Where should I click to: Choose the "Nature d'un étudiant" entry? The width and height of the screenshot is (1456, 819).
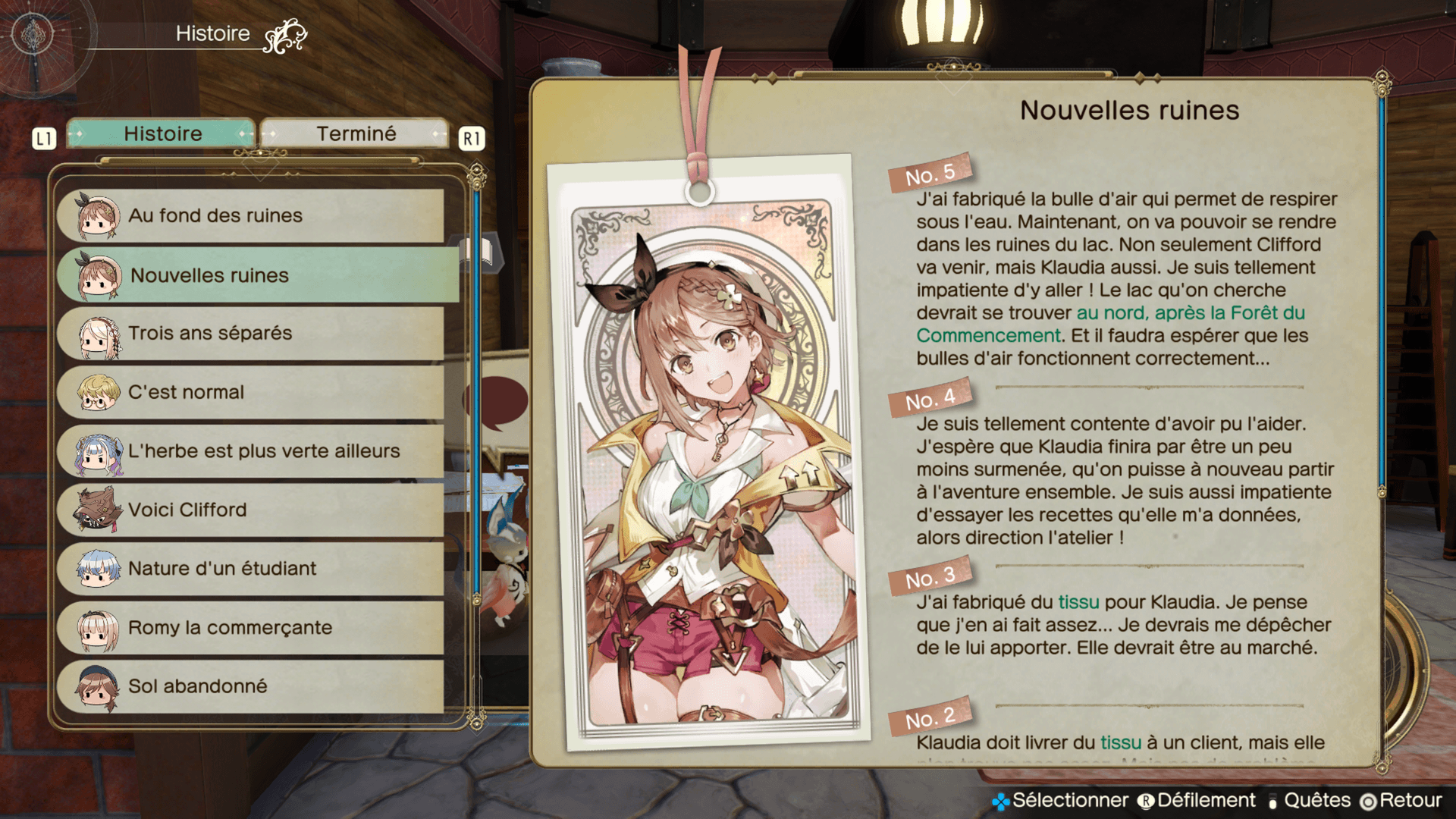[x=250, y=569]
